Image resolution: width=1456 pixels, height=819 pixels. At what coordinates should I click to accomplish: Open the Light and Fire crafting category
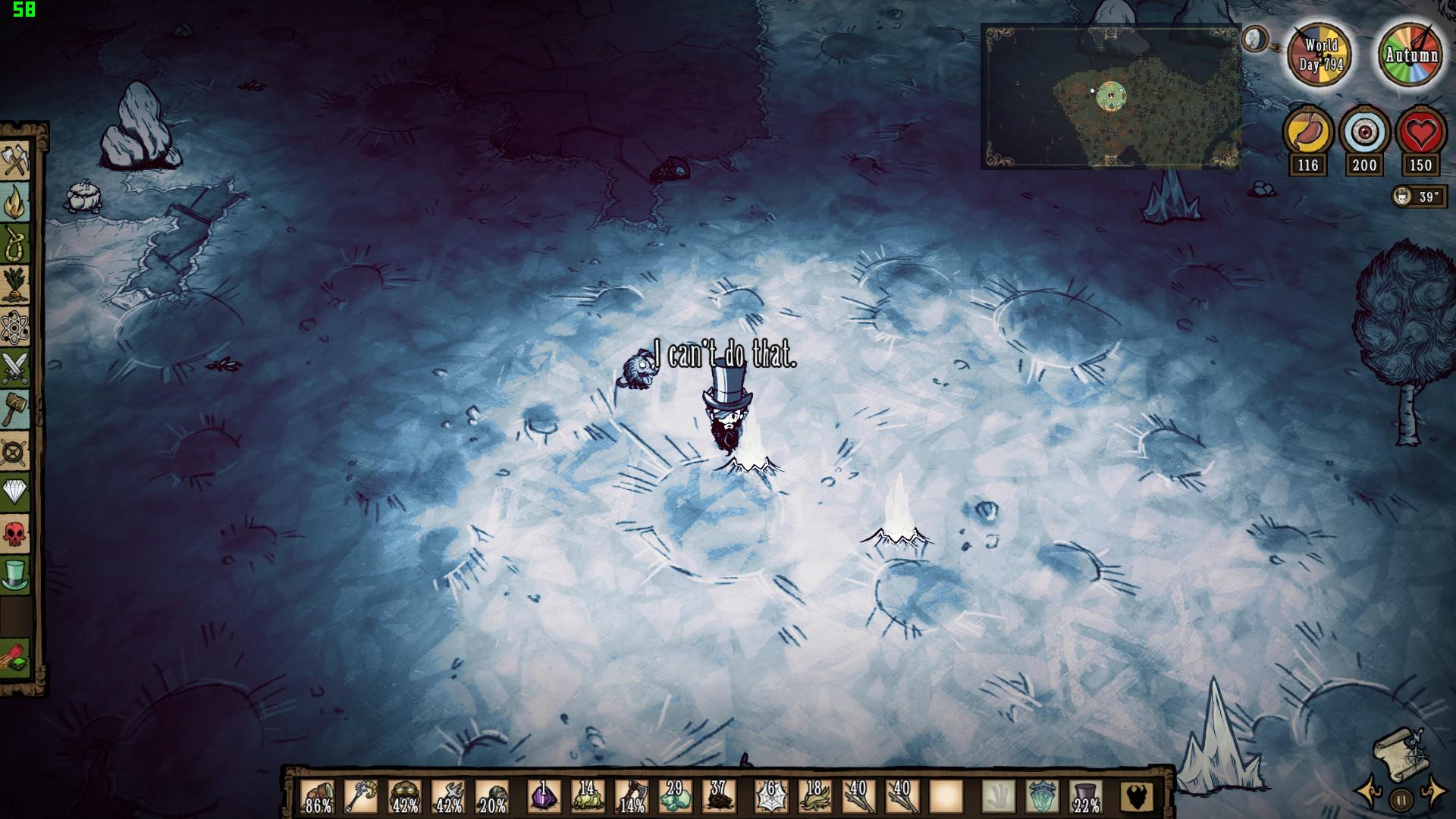[17, 201]
